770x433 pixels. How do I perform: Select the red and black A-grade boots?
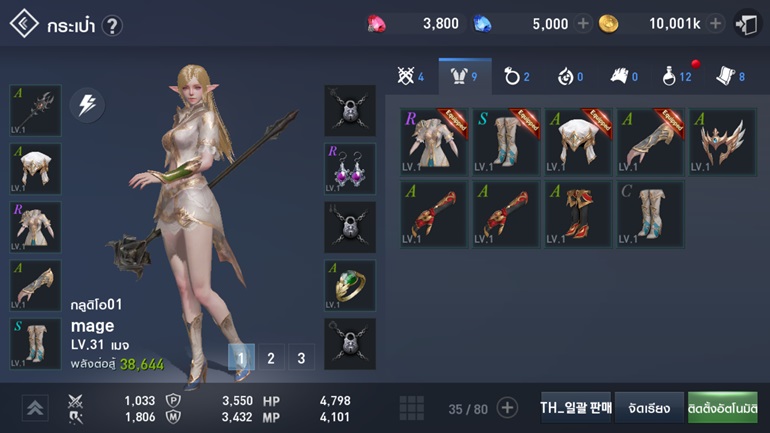pos(579,213)
